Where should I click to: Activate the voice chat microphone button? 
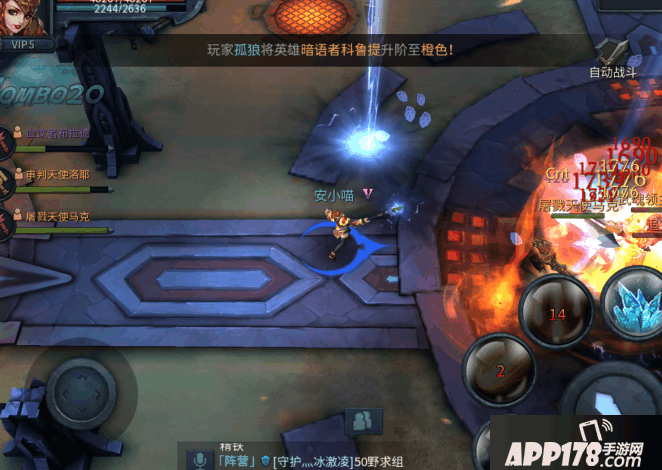(200, 460)
